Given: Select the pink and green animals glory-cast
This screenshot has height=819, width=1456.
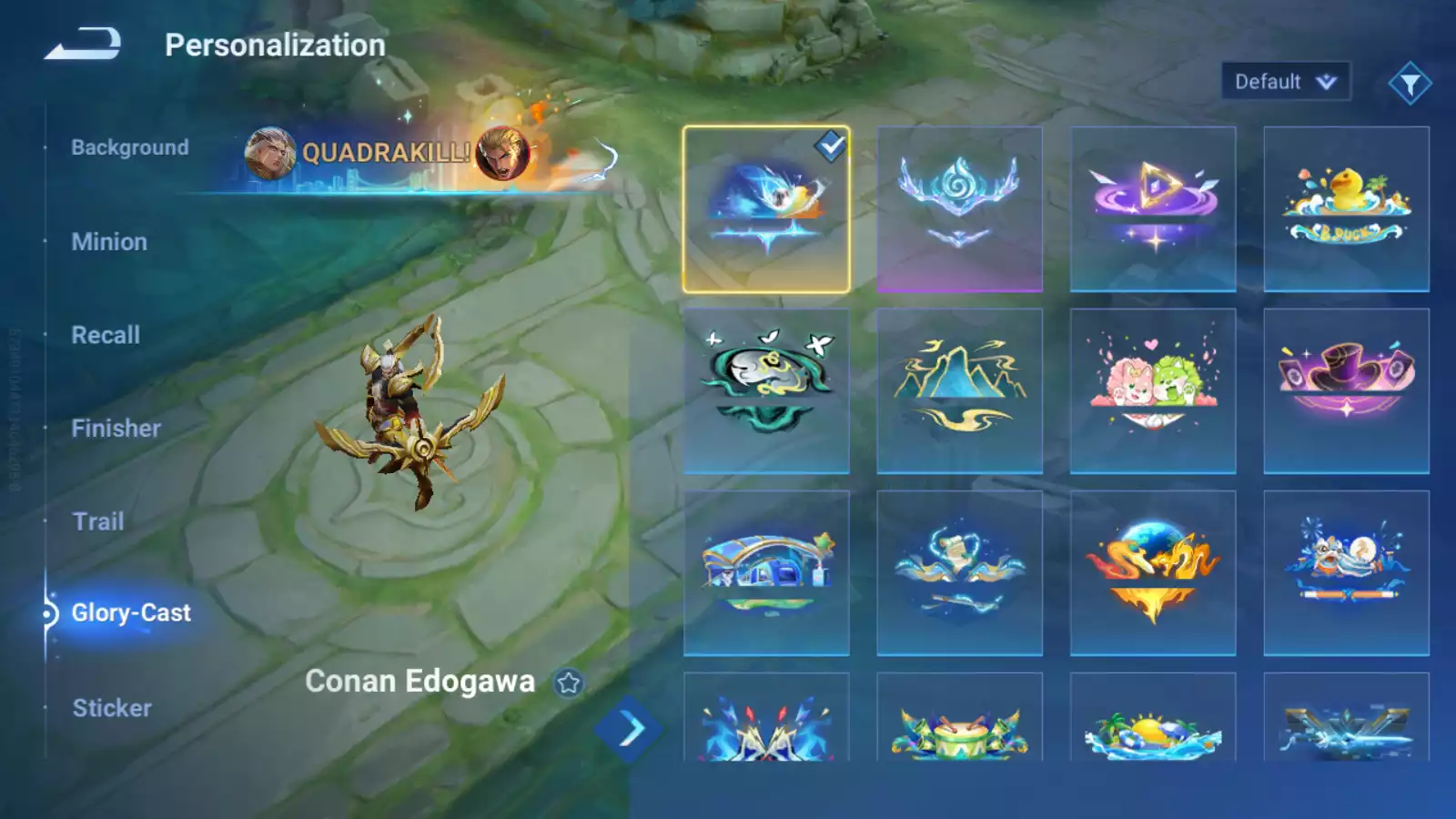Looking at the screenshot, I should click(x=1153, y=391).
